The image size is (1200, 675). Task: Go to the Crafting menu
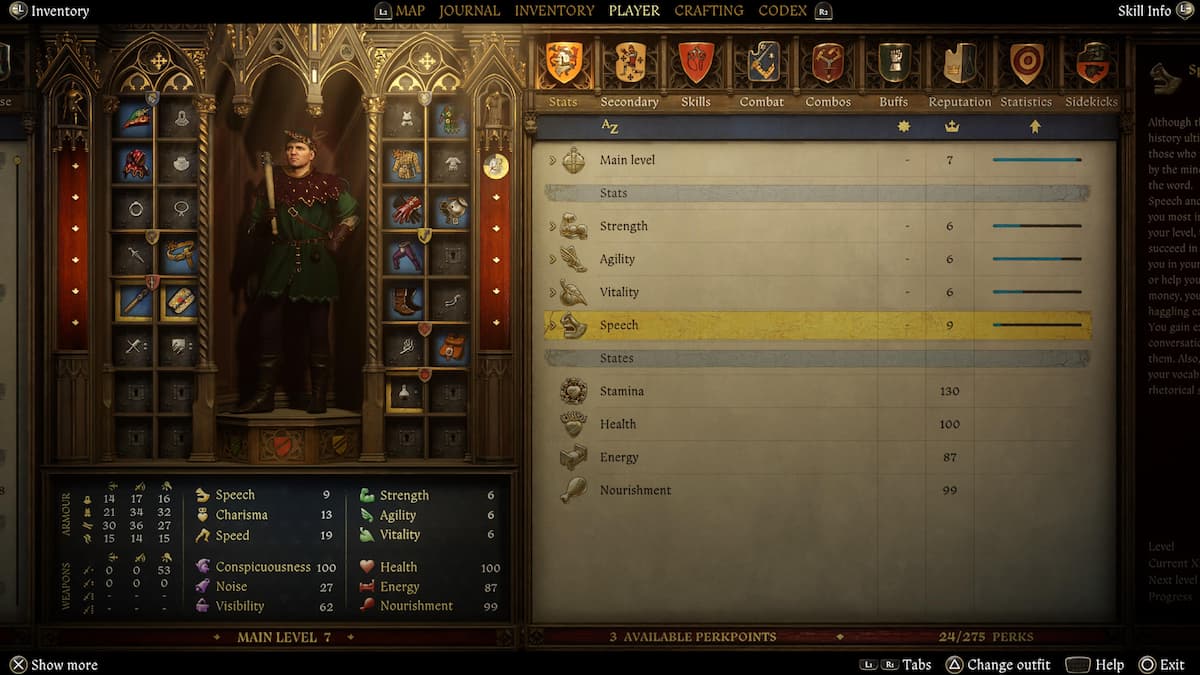click(708, 11)
